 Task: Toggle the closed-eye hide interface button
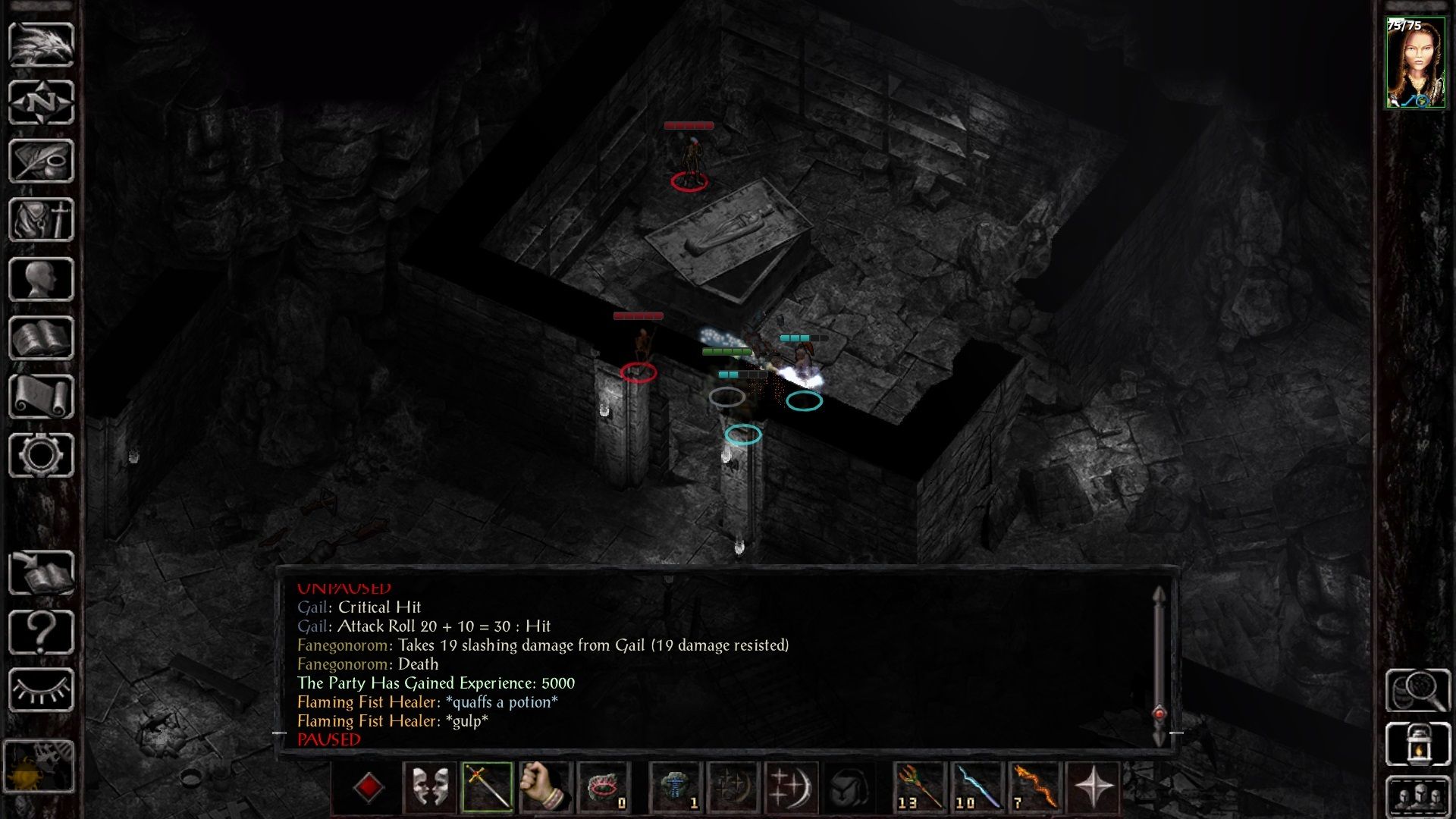(x=41, y=690)
